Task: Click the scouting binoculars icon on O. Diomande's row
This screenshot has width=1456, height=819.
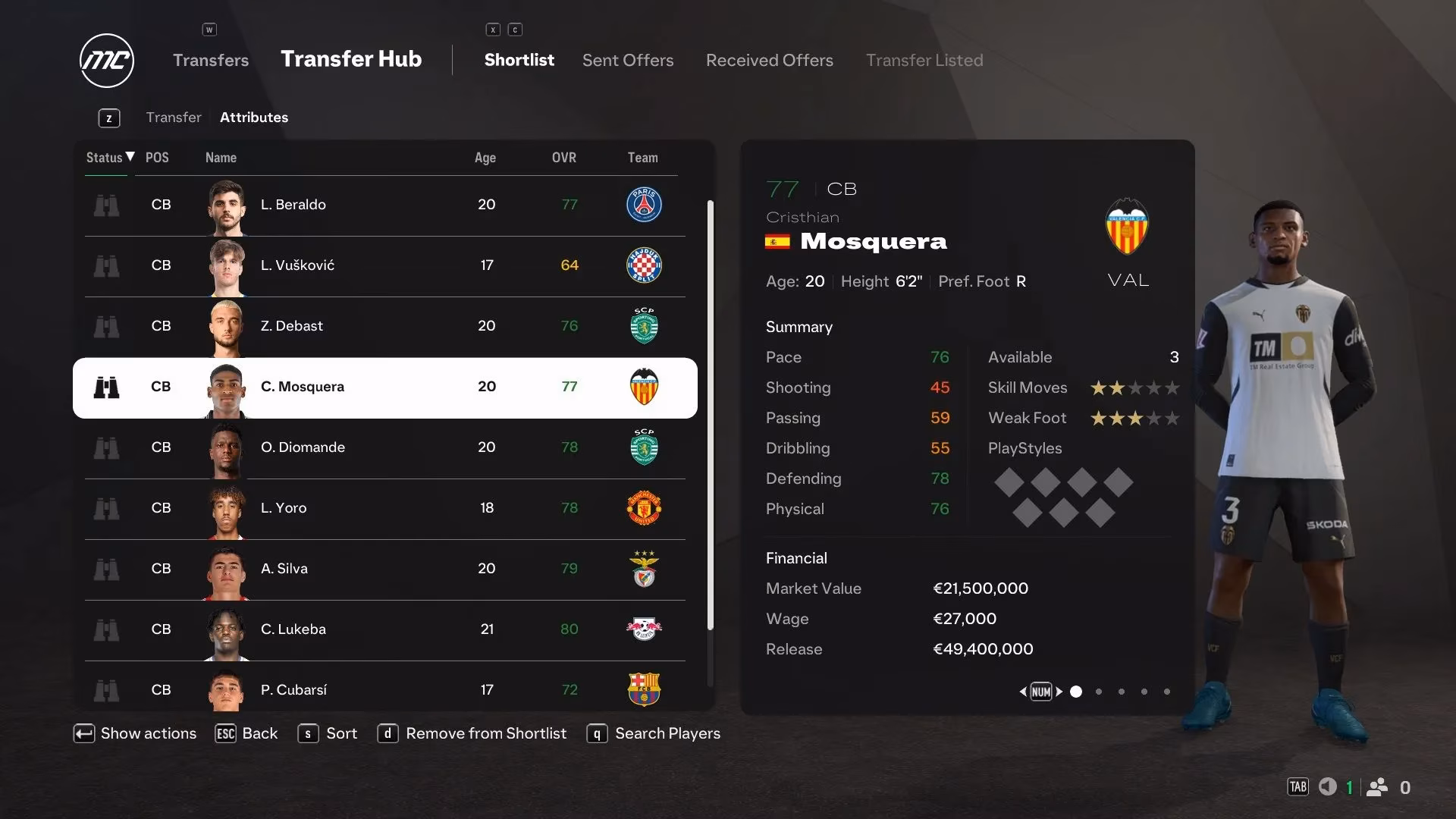Action: pos(107,447)
